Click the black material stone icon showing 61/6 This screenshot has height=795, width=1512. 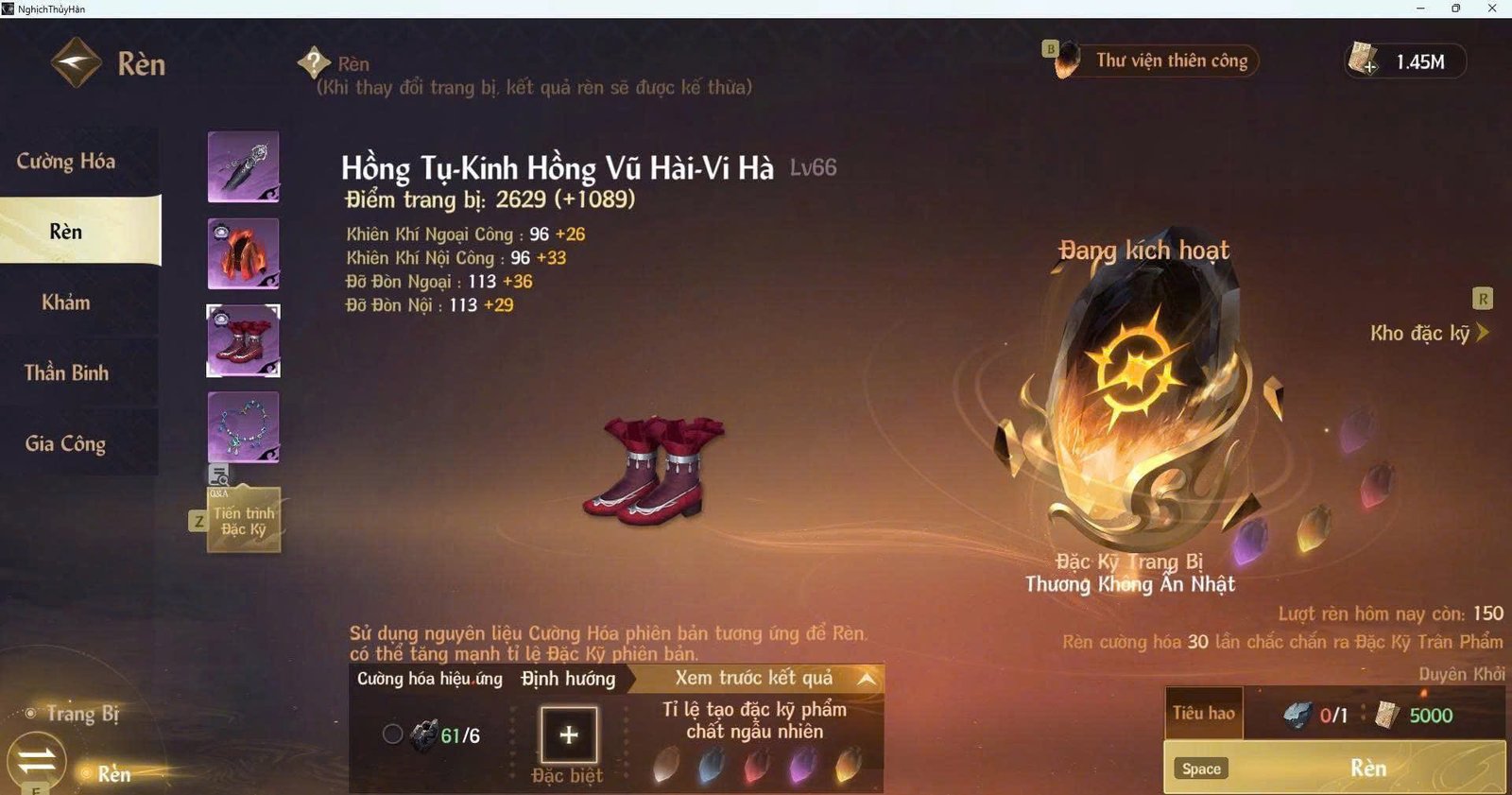pos(425,734)
